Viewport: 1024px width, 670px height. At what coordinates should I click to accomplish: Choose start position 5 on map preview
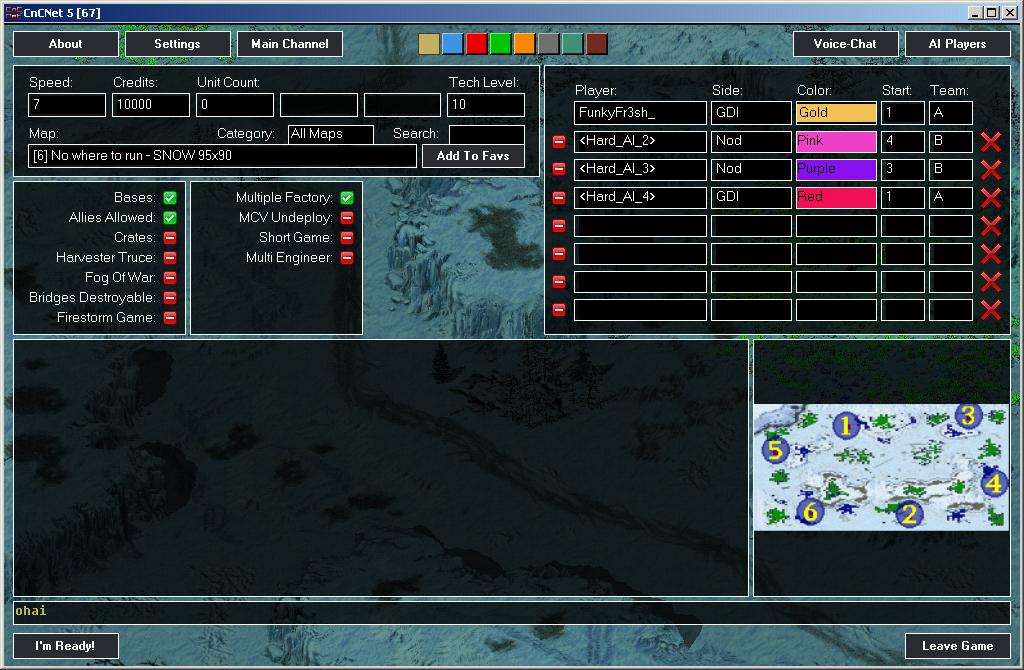777,449
